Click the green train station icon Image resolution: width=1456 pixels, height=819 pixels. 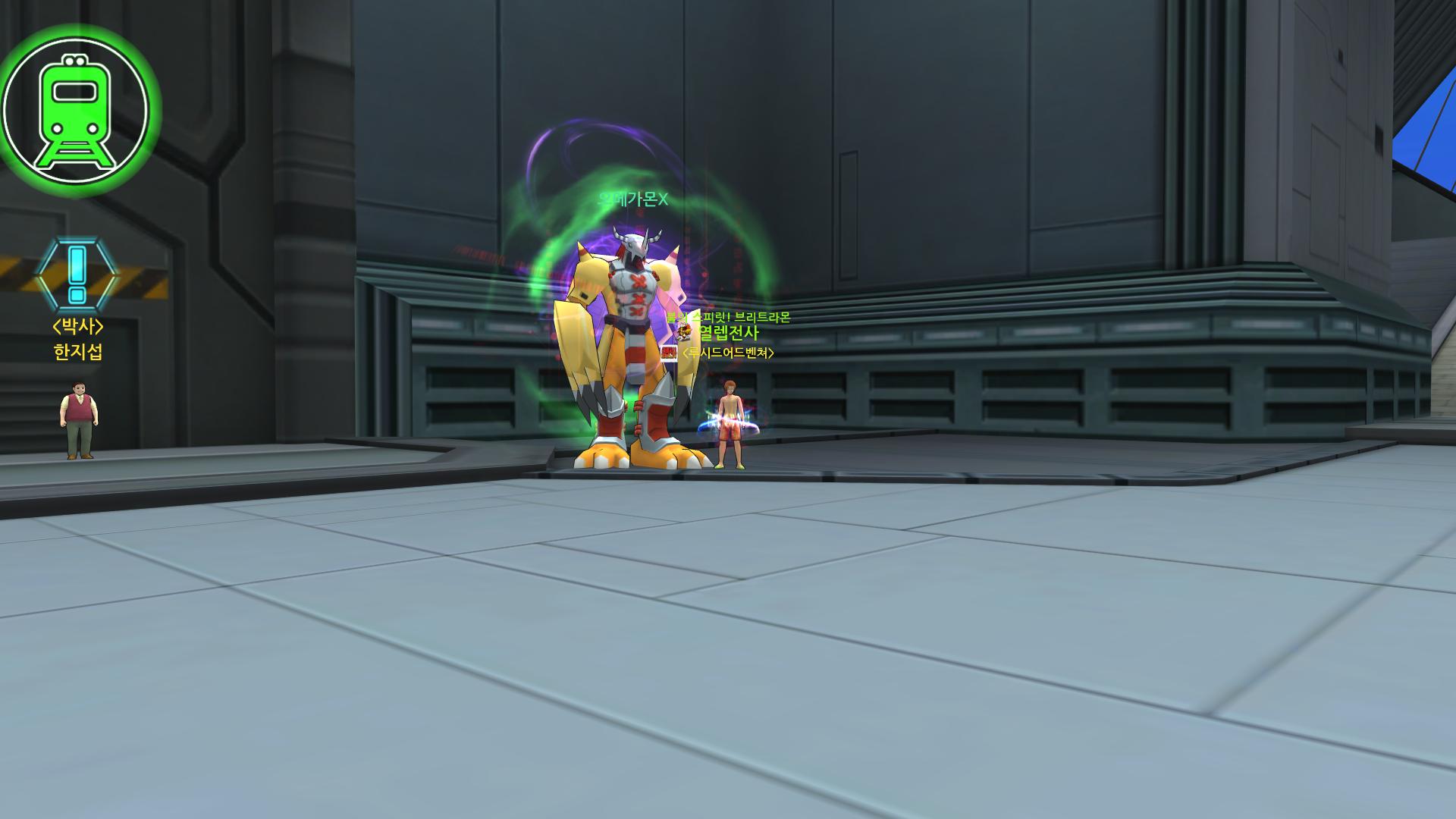(75, 109)
